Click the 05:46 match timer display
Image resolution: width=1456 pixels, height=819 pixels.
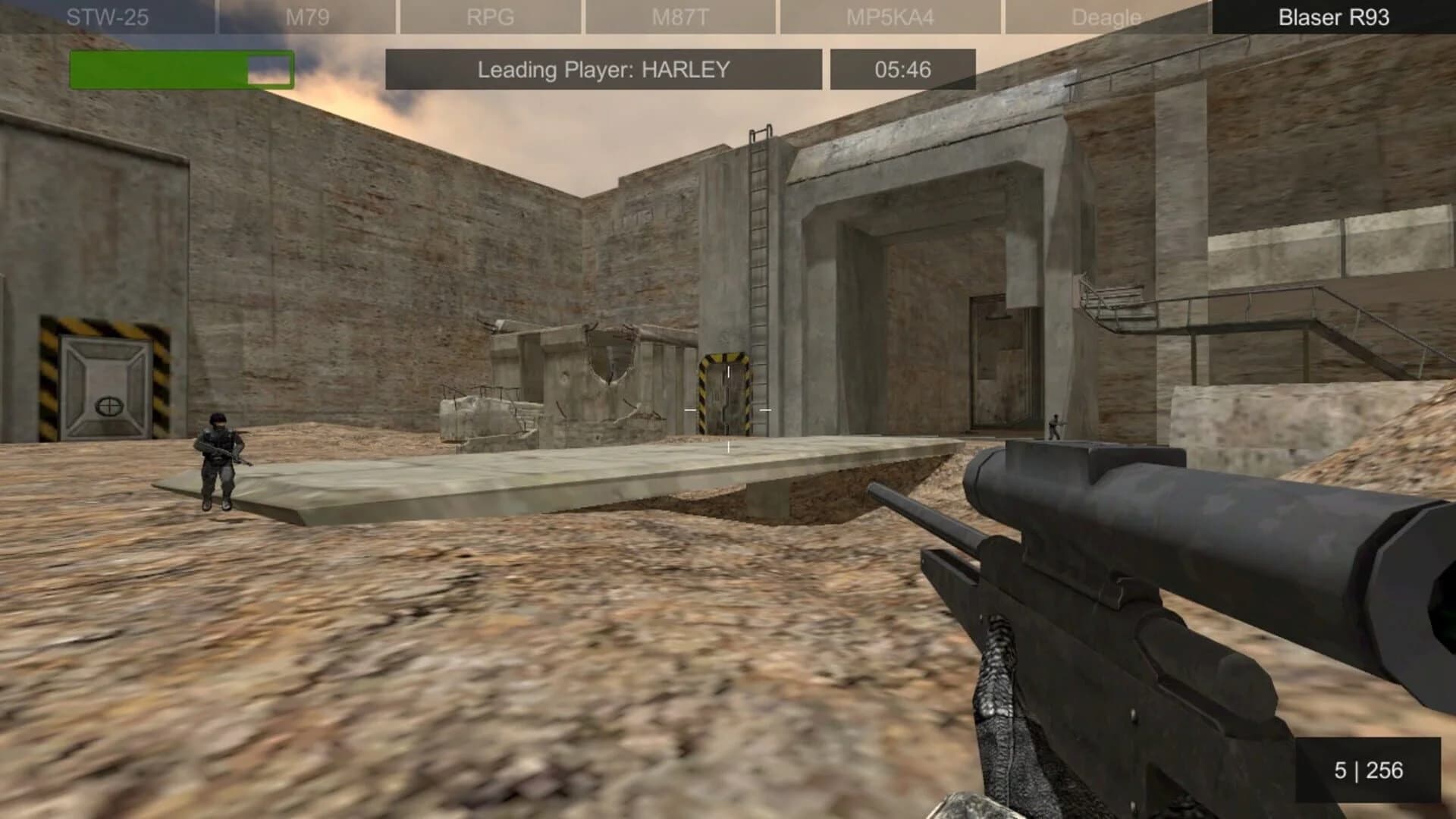[x=902, y=69]
